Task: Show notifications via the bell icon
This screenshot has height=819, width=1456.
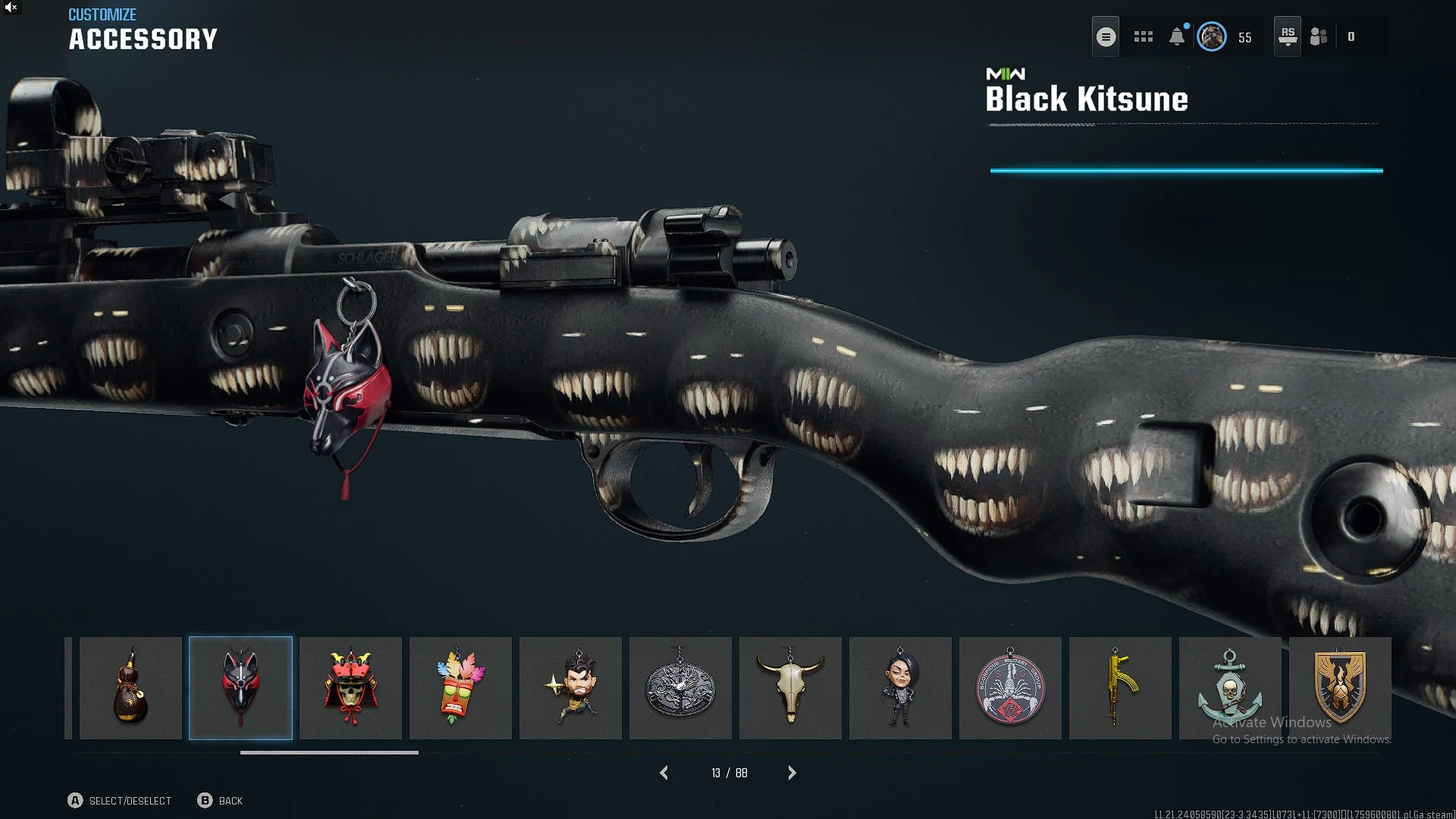Action: 1177,36
